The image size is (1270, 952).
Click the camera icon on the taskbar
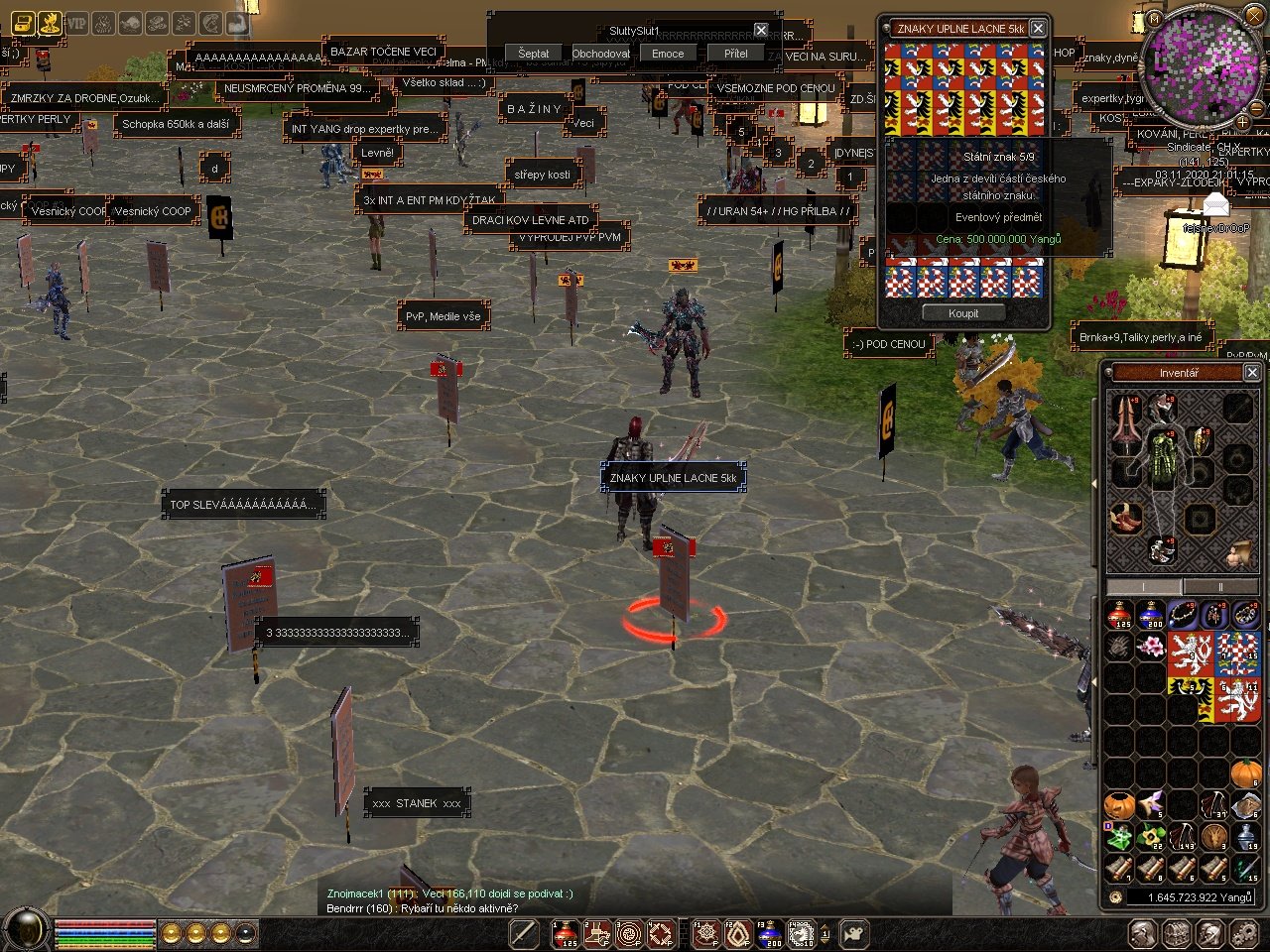pos(853,933)
